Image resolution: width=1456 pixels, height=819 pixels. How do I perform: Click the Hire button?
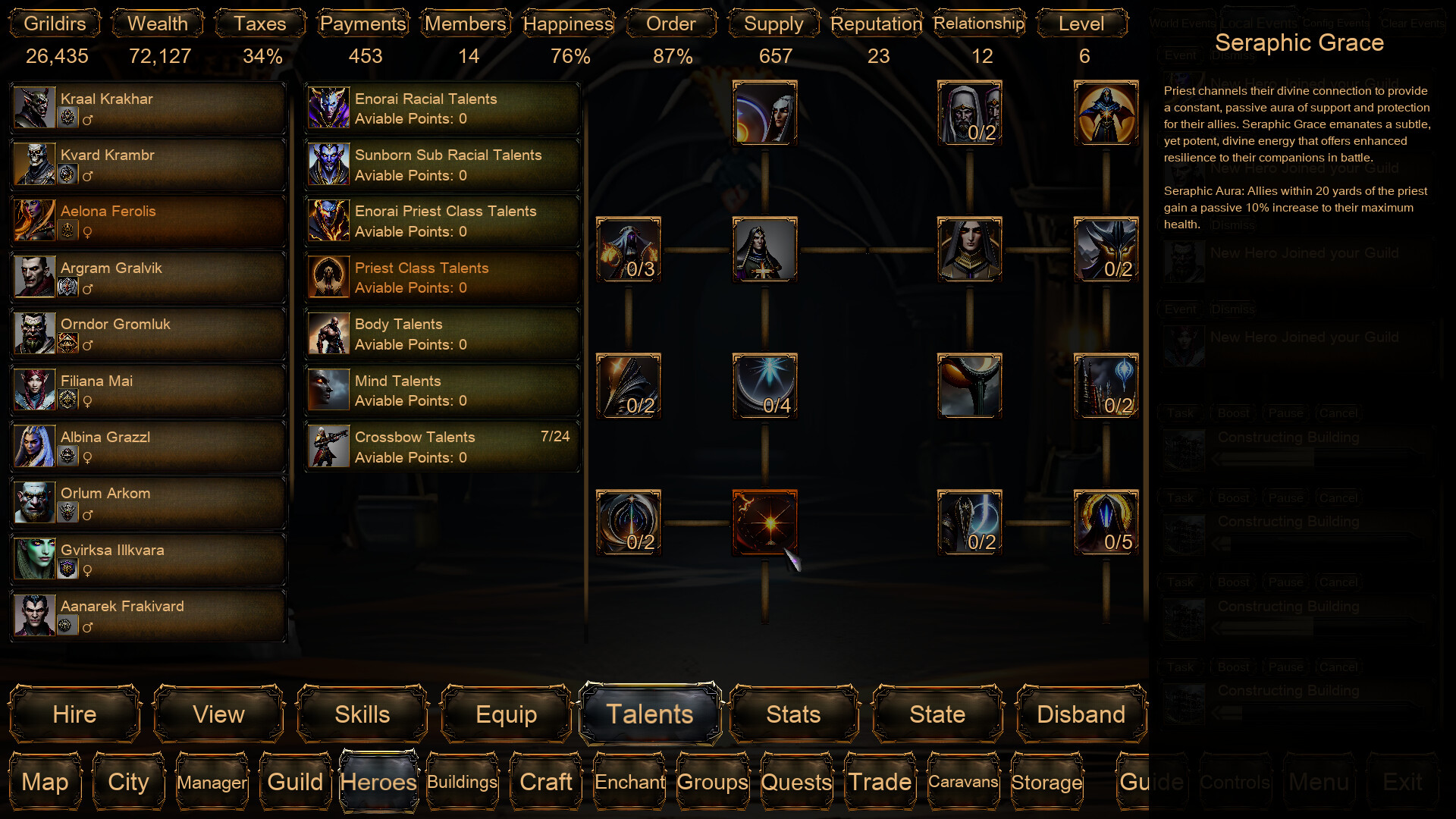coord(74,714)
